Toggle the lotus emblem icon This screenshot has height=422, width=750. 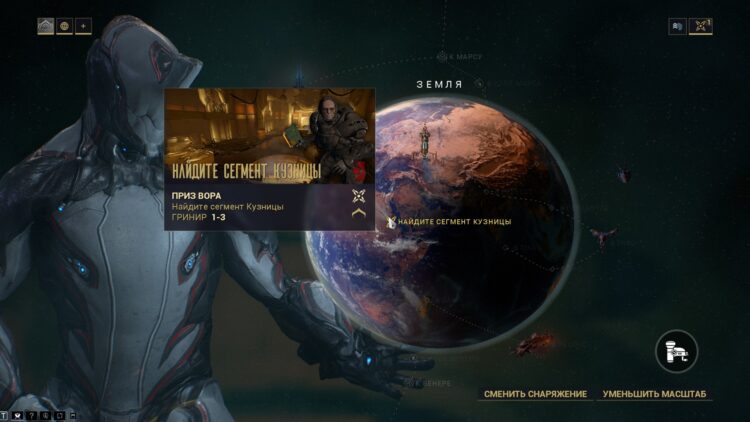(x=701, y=26)
